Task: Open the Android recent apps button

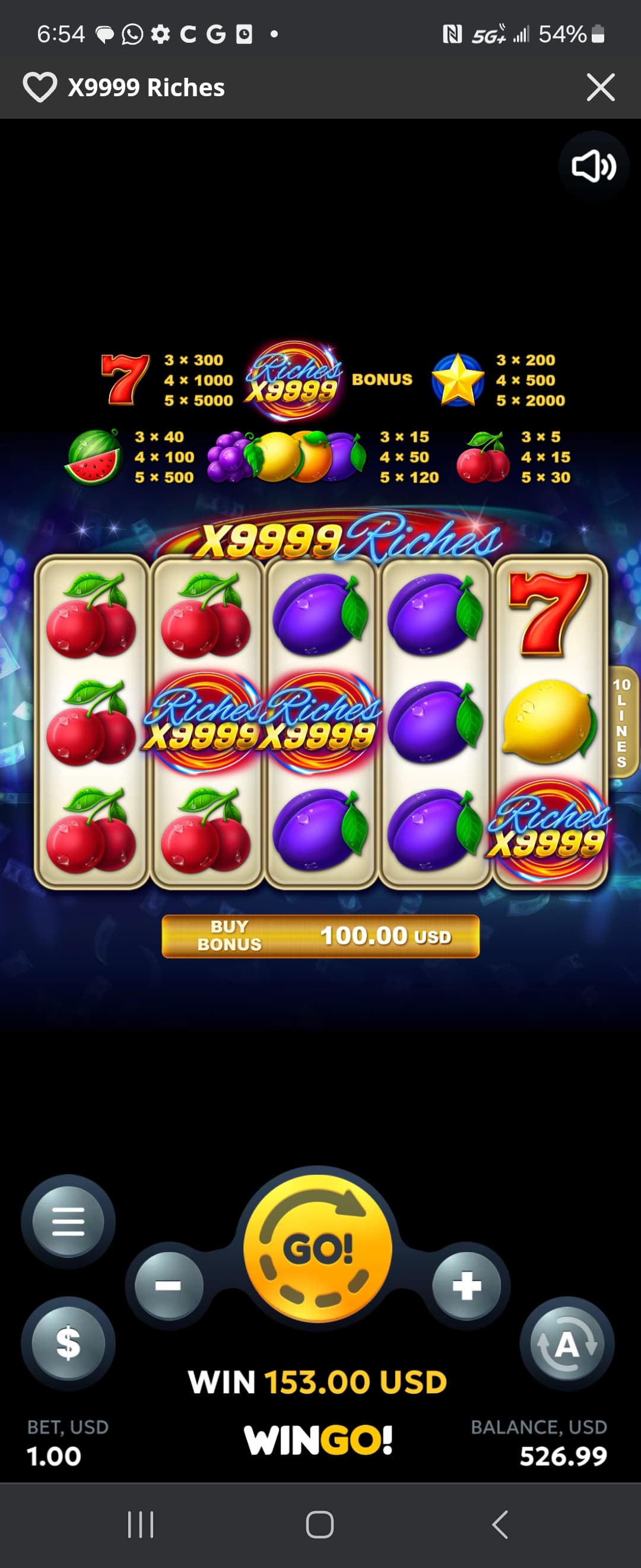Action: coord(141,1525)
